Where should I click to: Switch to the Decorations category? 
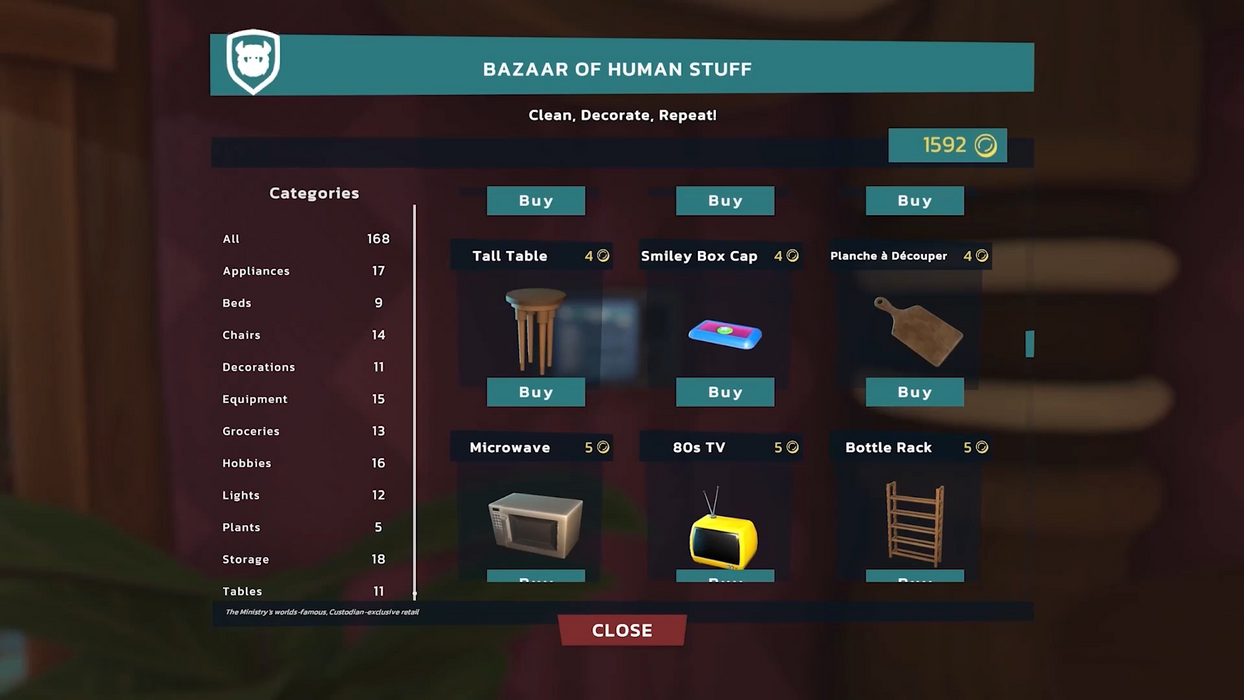click(259, 367)
